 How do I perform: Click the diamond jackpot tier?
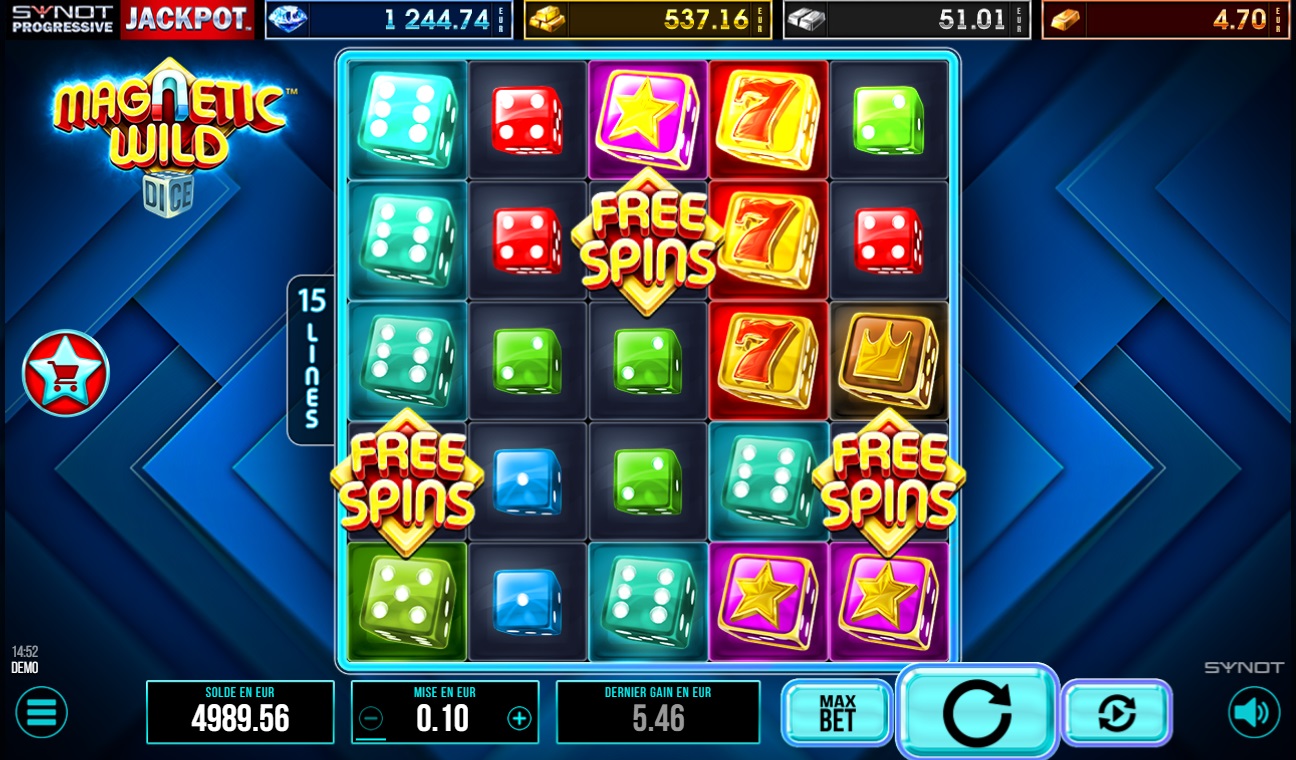(x=389, y=18)
